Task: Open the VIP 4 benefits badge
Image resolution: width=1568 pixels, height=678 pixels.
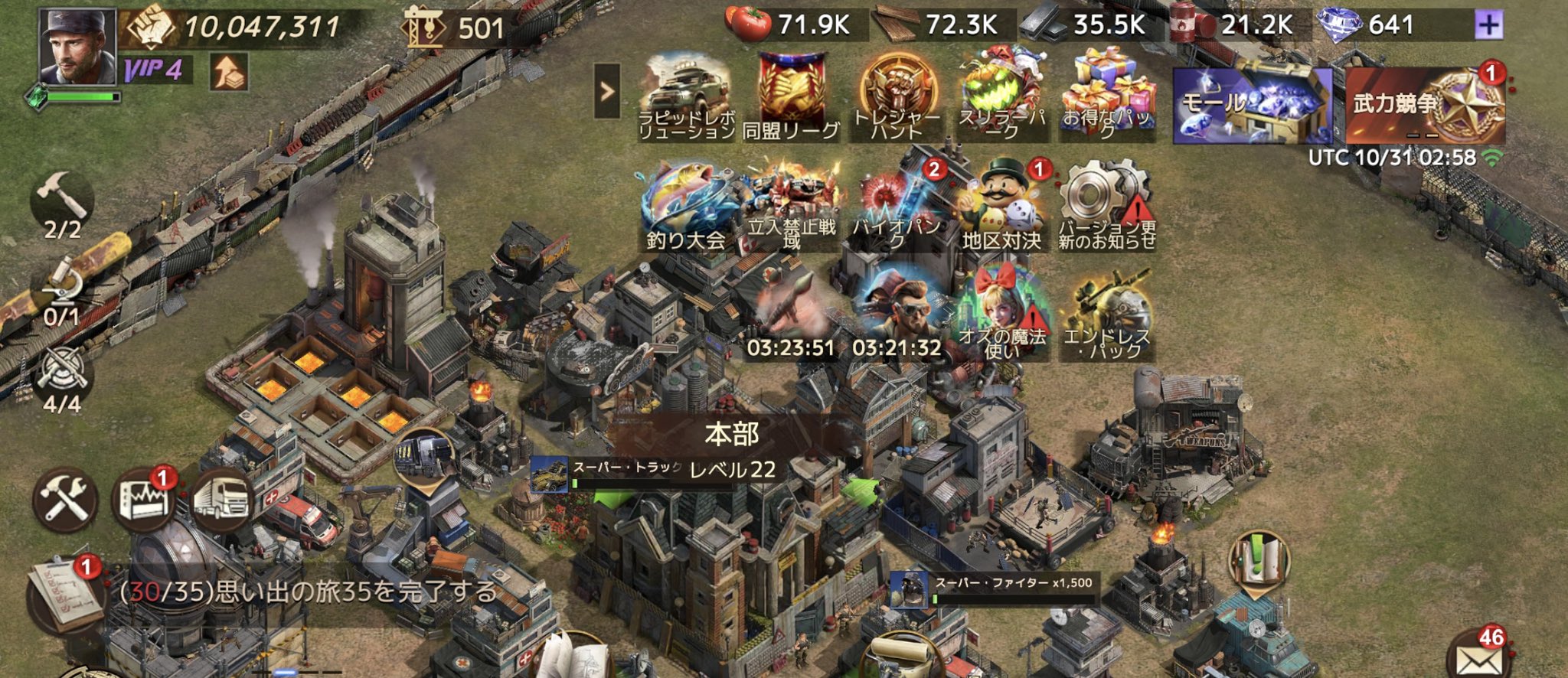Action: [155, 70]
